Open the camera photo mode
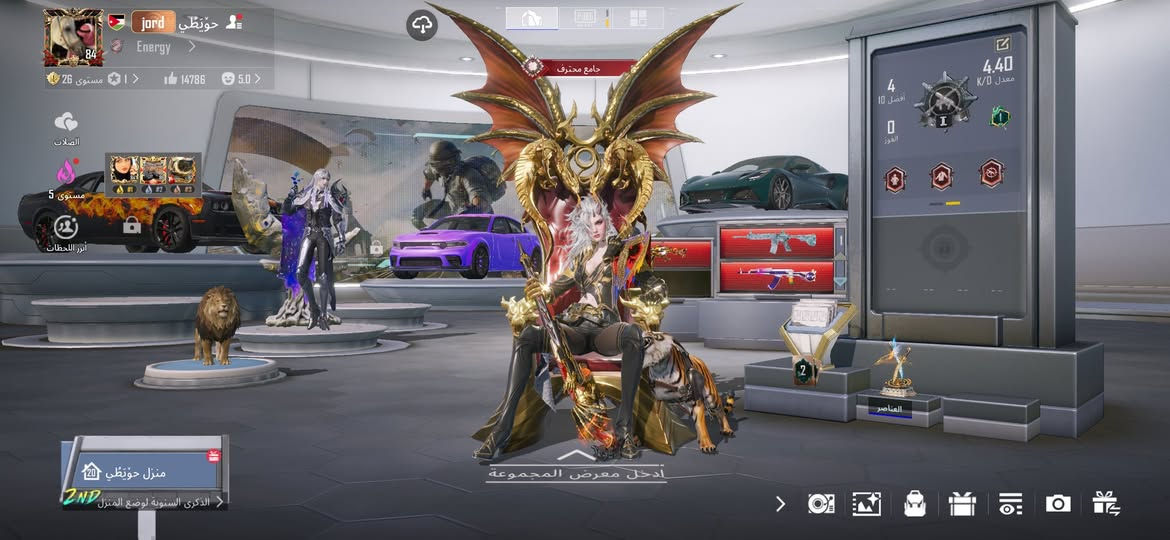The height and width of the screenshot is (540, 1170). (1057, 503)
